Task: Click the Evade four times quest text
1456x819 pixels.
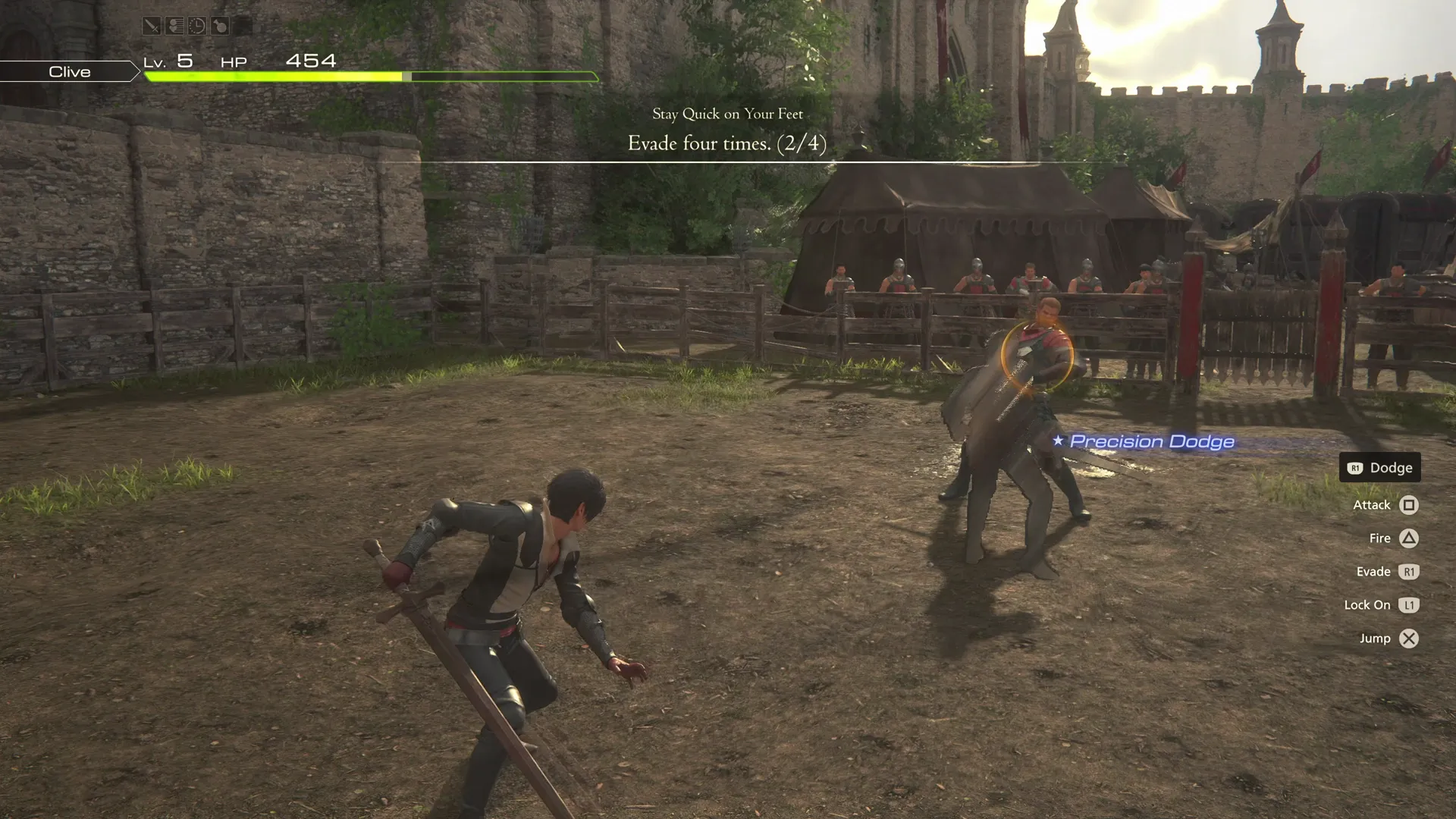Action: 726,143
